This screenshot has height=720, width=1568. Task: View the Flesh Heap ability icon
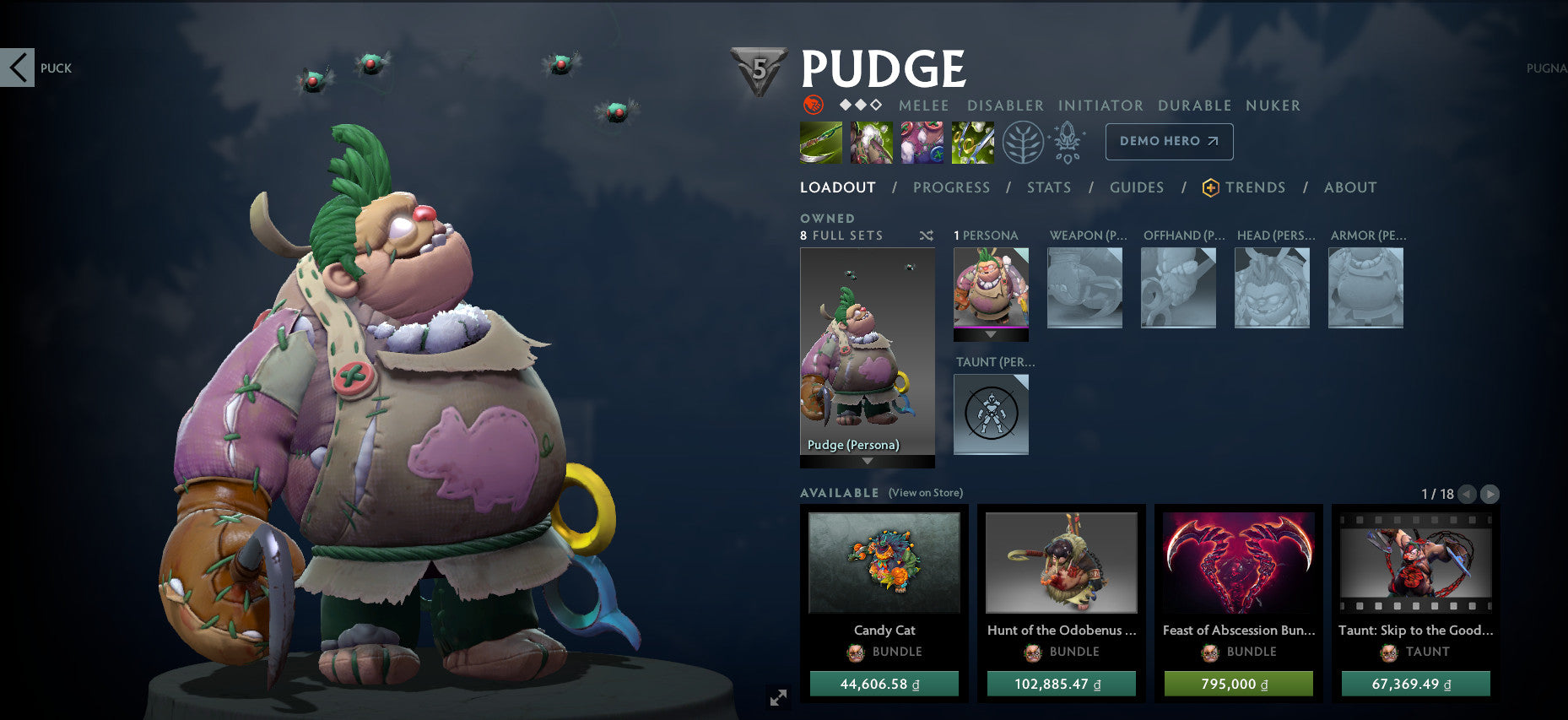922,142
